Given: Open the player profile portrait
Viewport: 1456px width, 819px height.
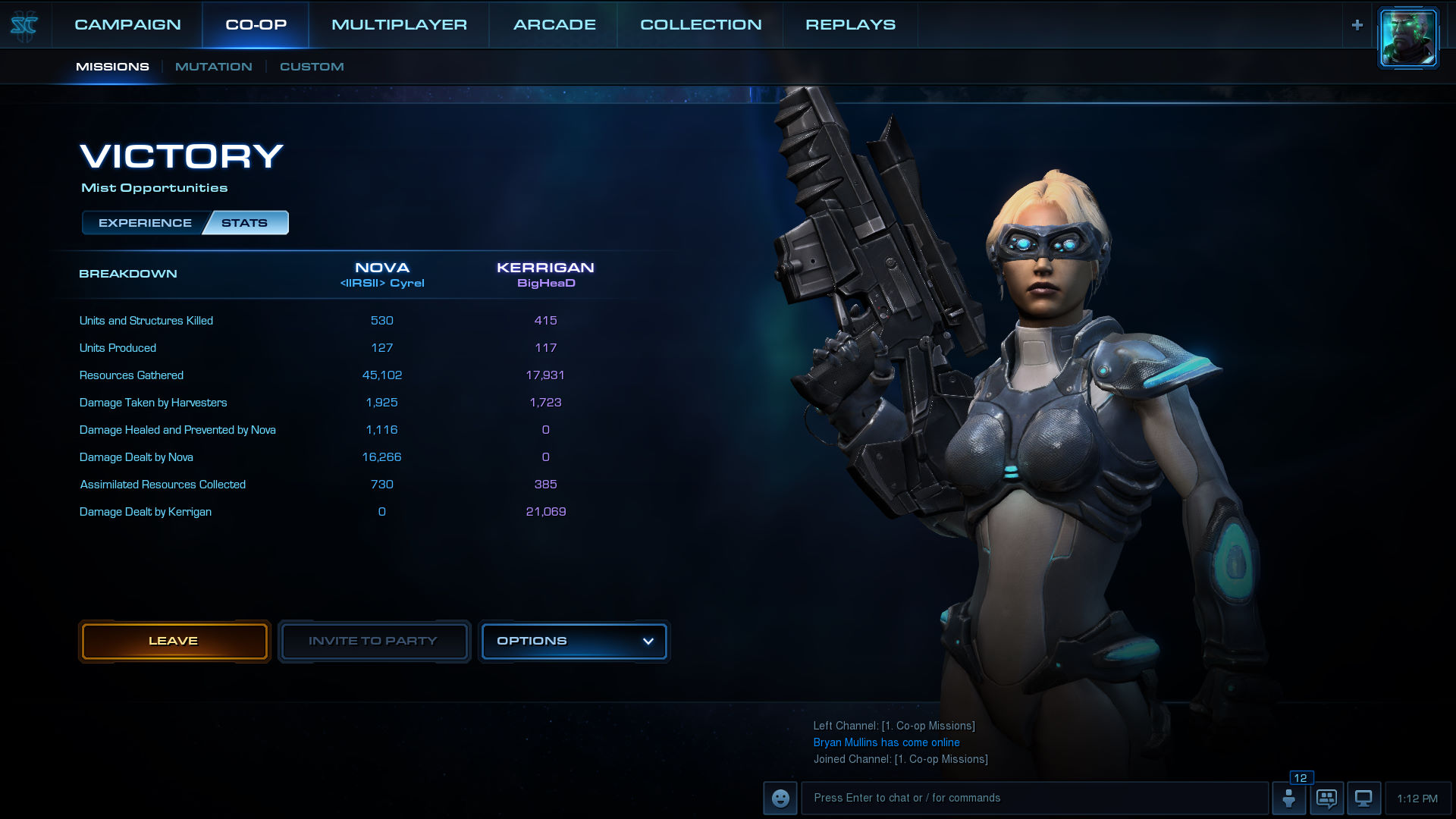Looking at the screenshot, I should click(1408, 38).
